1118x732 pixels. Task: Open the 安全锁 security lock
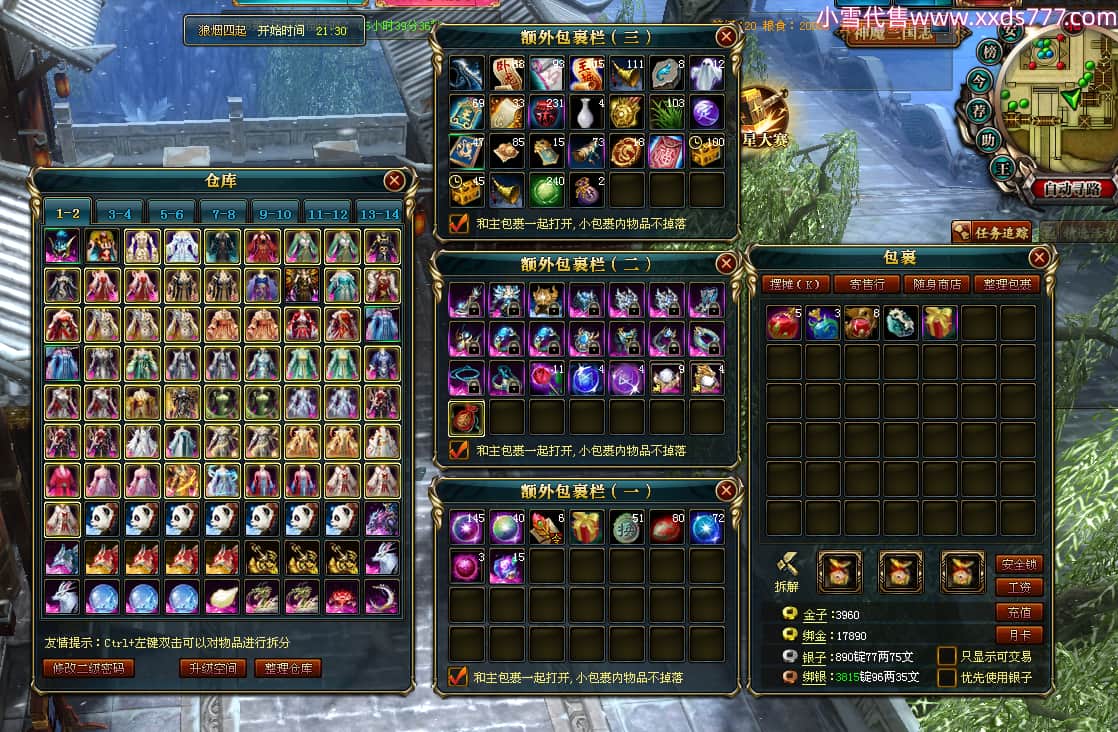[1019, 563]
